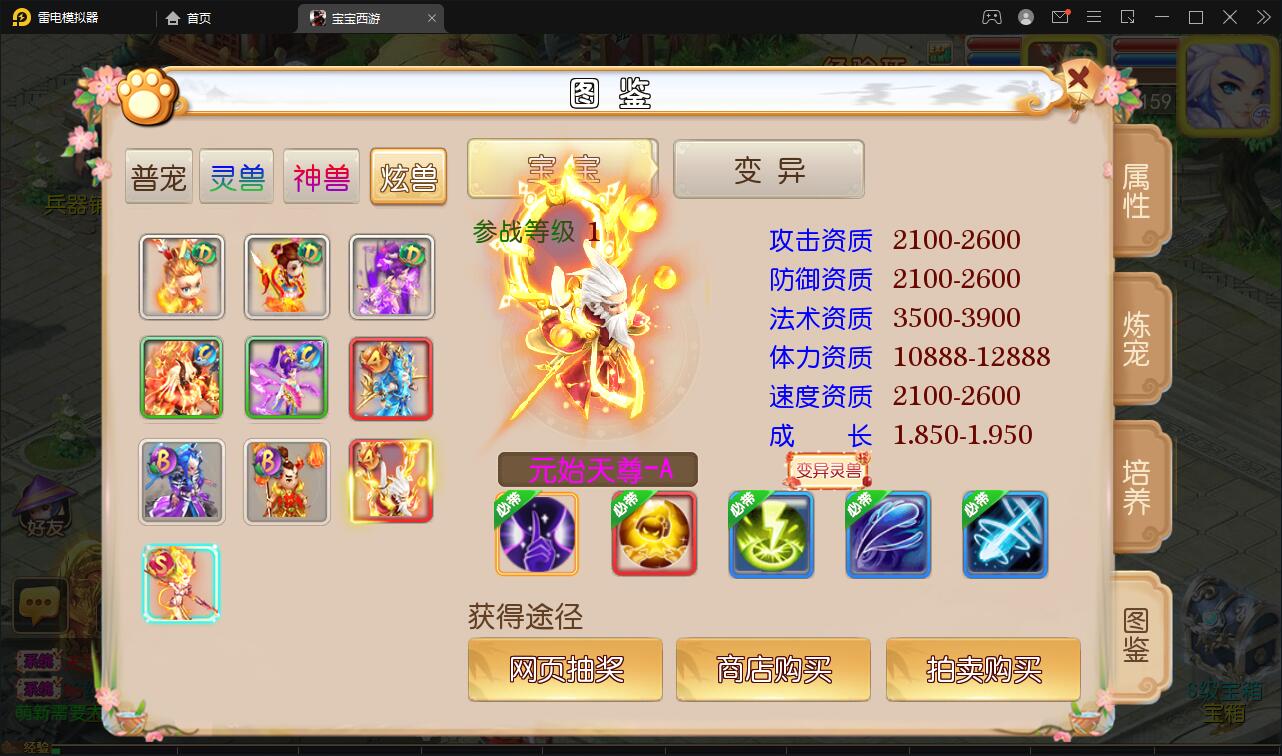1282x756 pixels.
Task: Switch to the 变异 tab
Action: tap(768, 169)
